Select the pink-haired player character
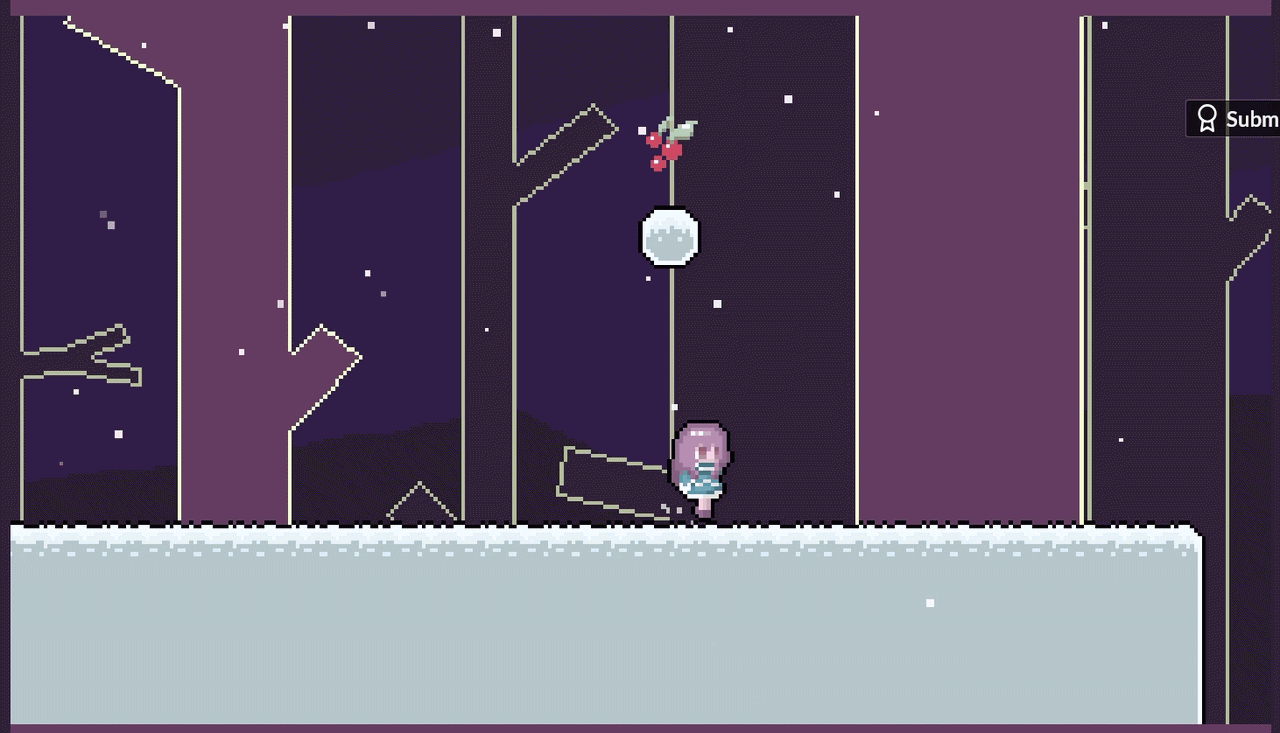Screen dimensions: 1280x733 click(x=702, y=465)
